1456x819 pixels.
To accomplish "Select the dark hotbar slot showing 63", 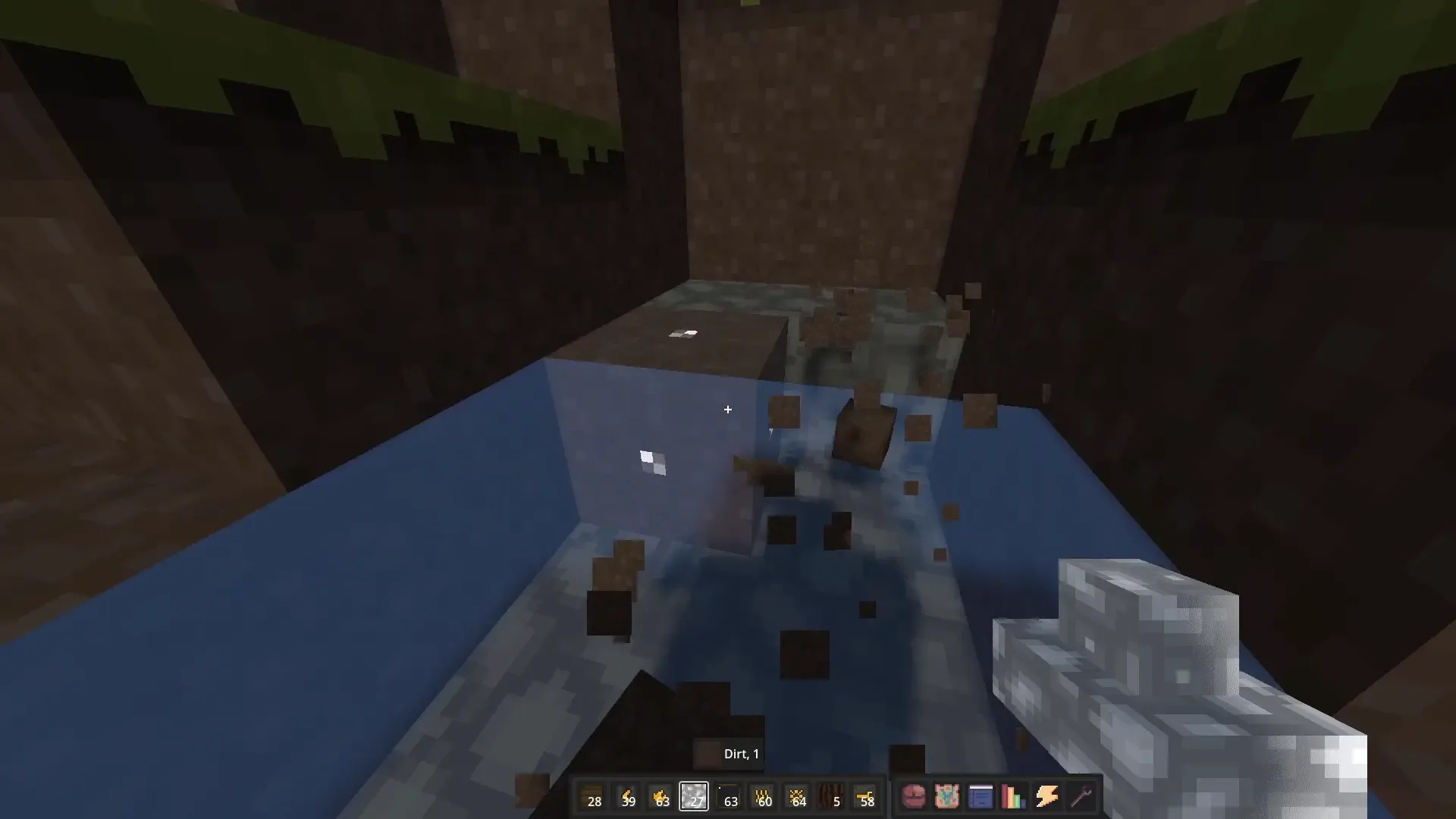I will point(729,796).
